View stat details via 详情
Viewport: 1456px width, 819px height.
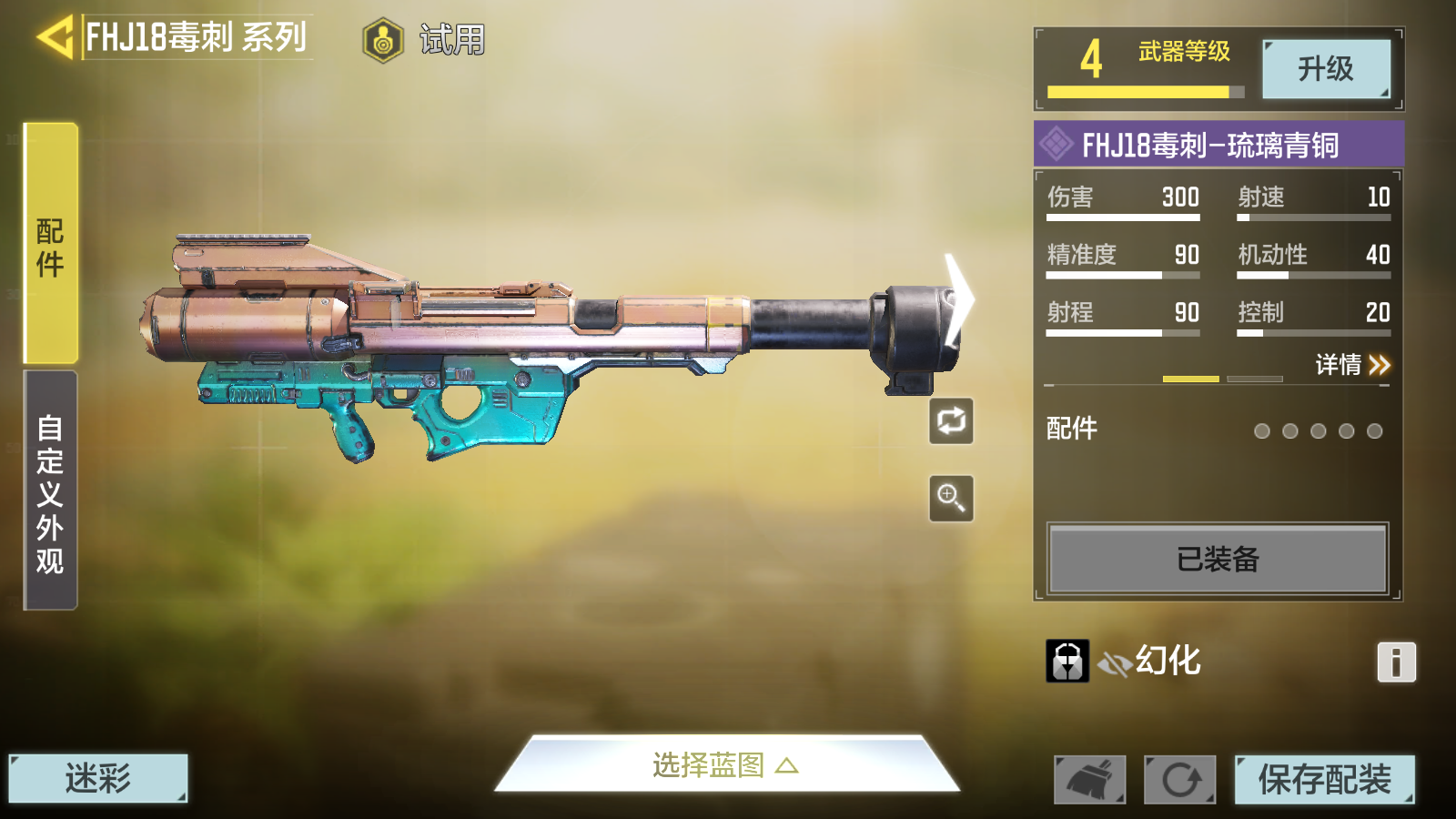(x=1352, y=365)
